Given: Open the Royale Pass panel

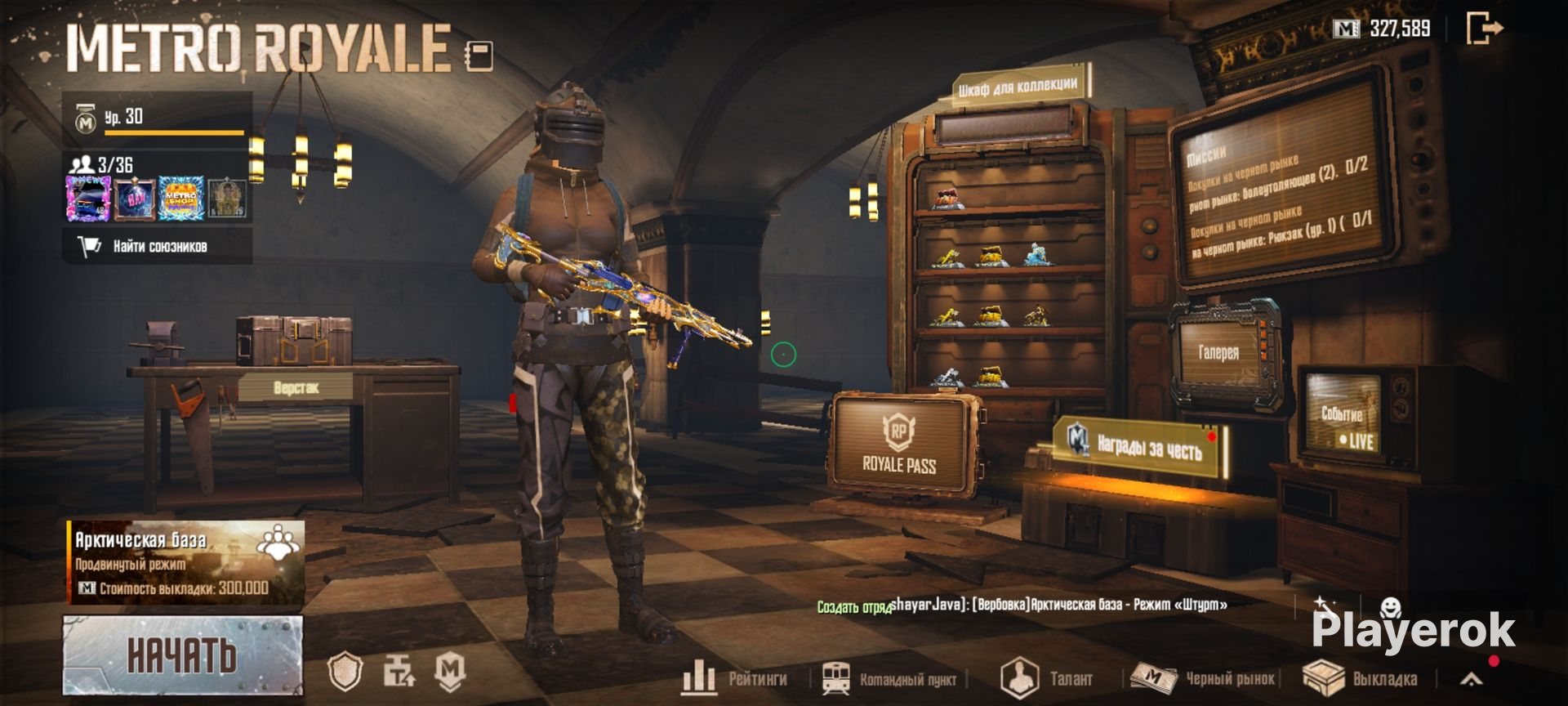Looking at the screenshot, I should [901, 444].
